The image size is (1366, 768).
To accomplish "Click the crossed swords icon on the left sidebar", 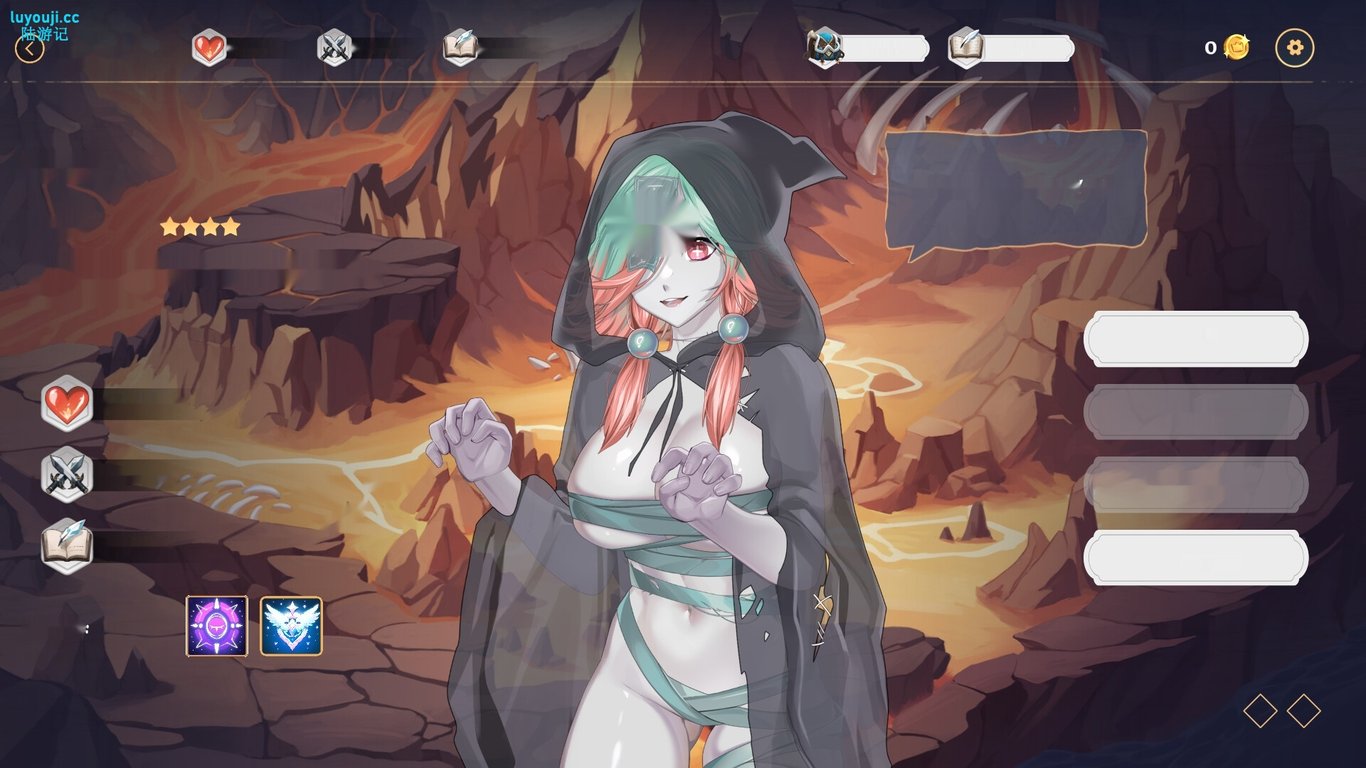I will 66,474.
